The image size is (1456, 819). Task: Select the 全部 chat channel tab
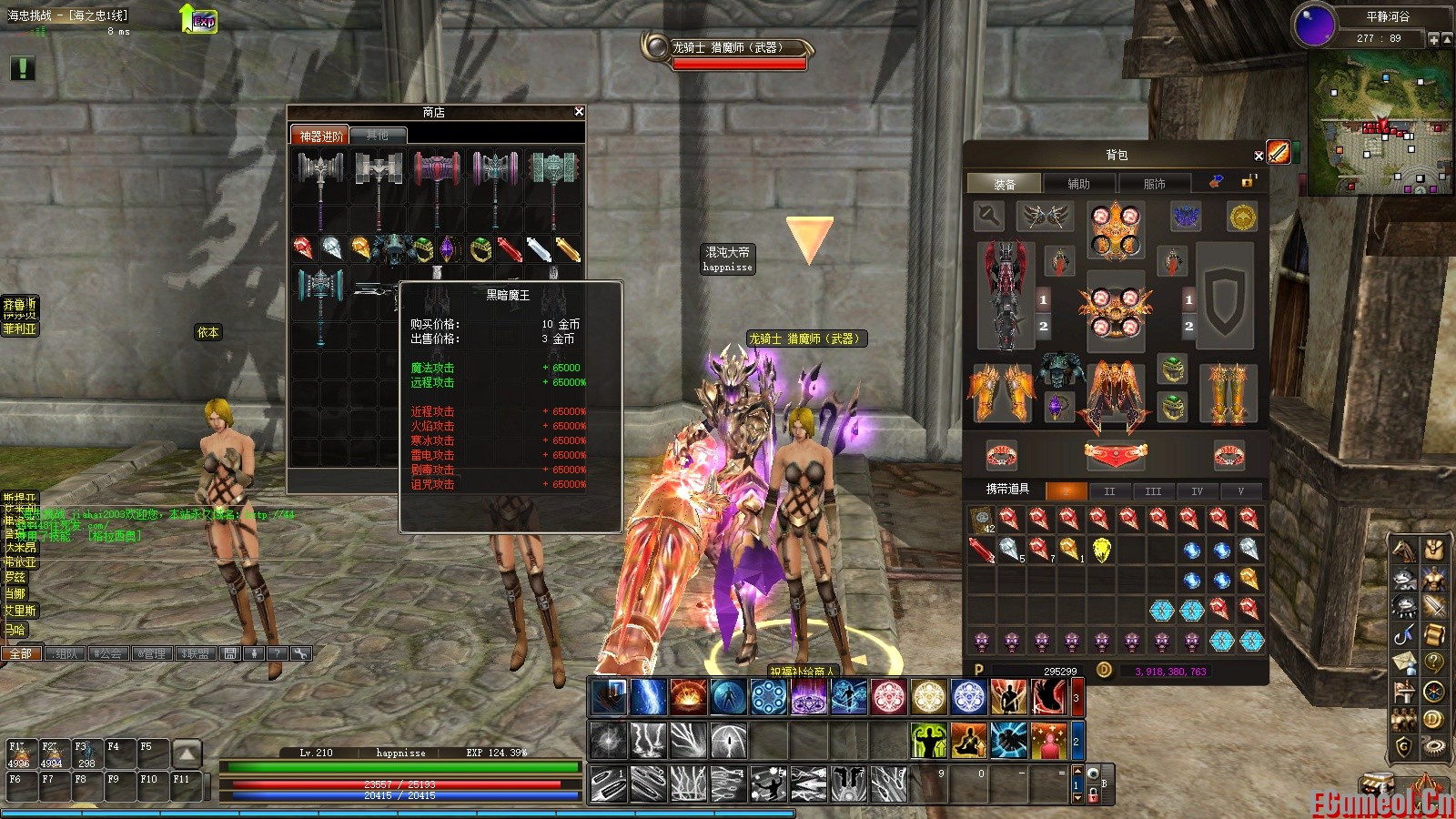[x=21, y=653]
